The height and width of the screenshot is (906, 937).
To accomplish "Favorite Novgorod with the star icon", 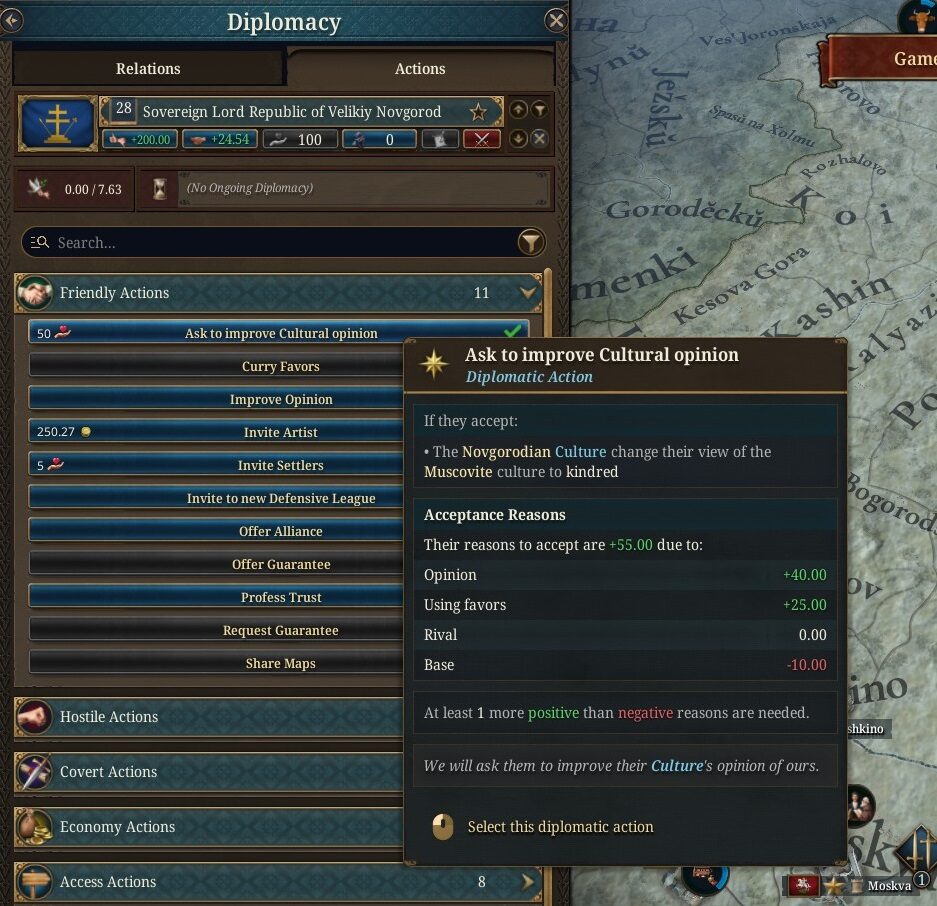I will tap(479, 112).
